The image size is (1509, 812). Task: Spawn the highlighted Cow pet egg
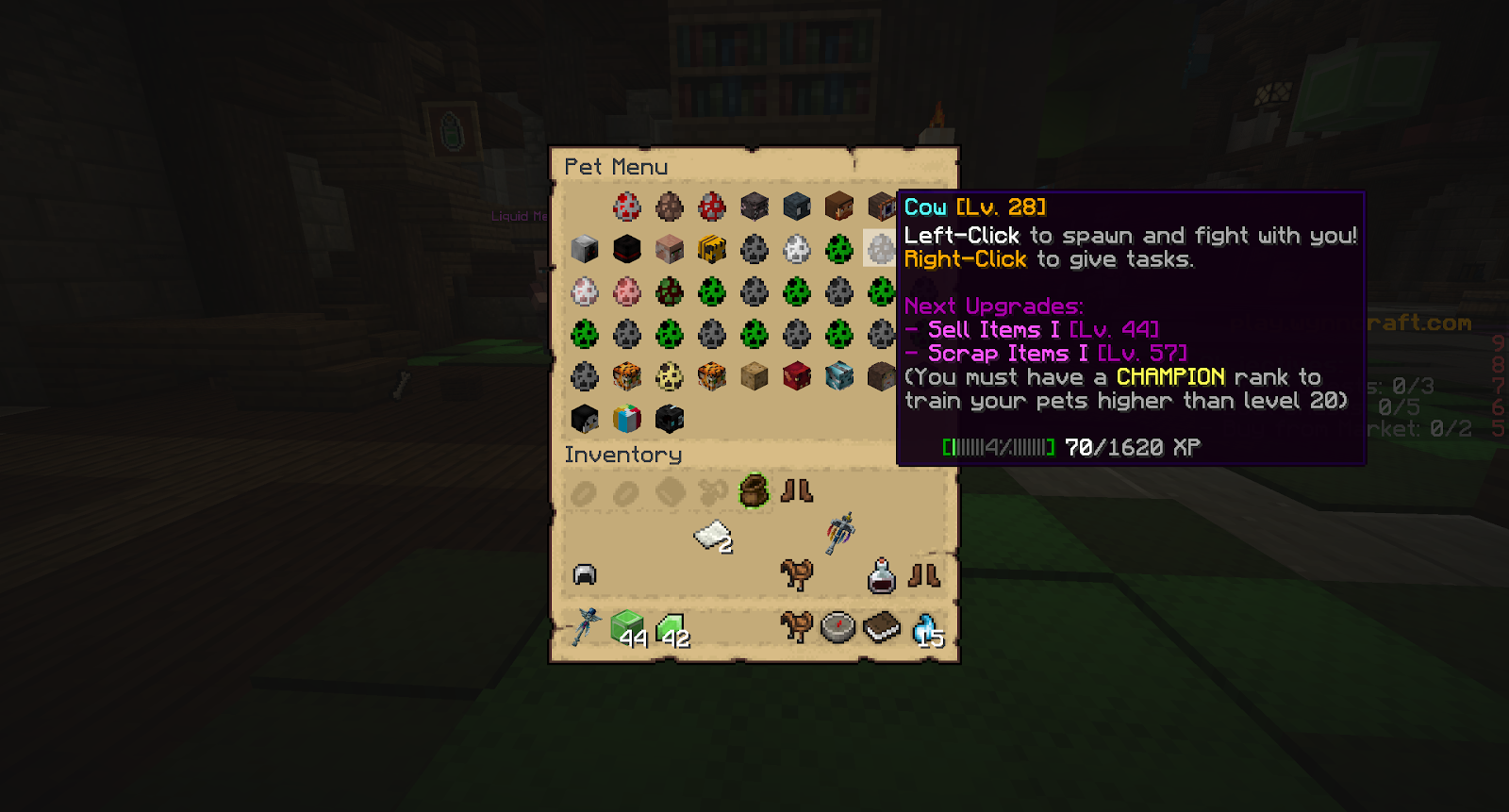[x=881, y=249]
